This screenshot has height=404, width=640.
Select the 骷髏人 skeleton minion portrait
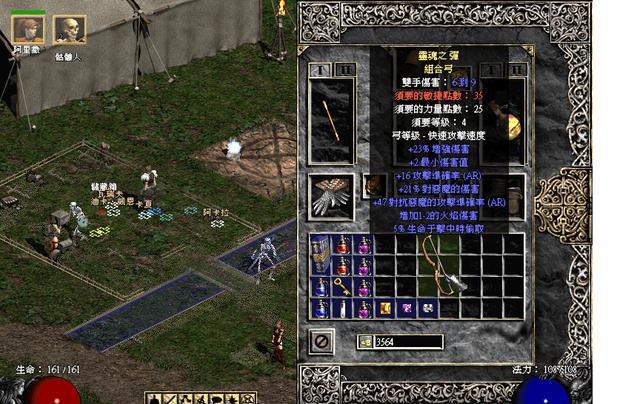pyautogui.click(x=69, y=29)
